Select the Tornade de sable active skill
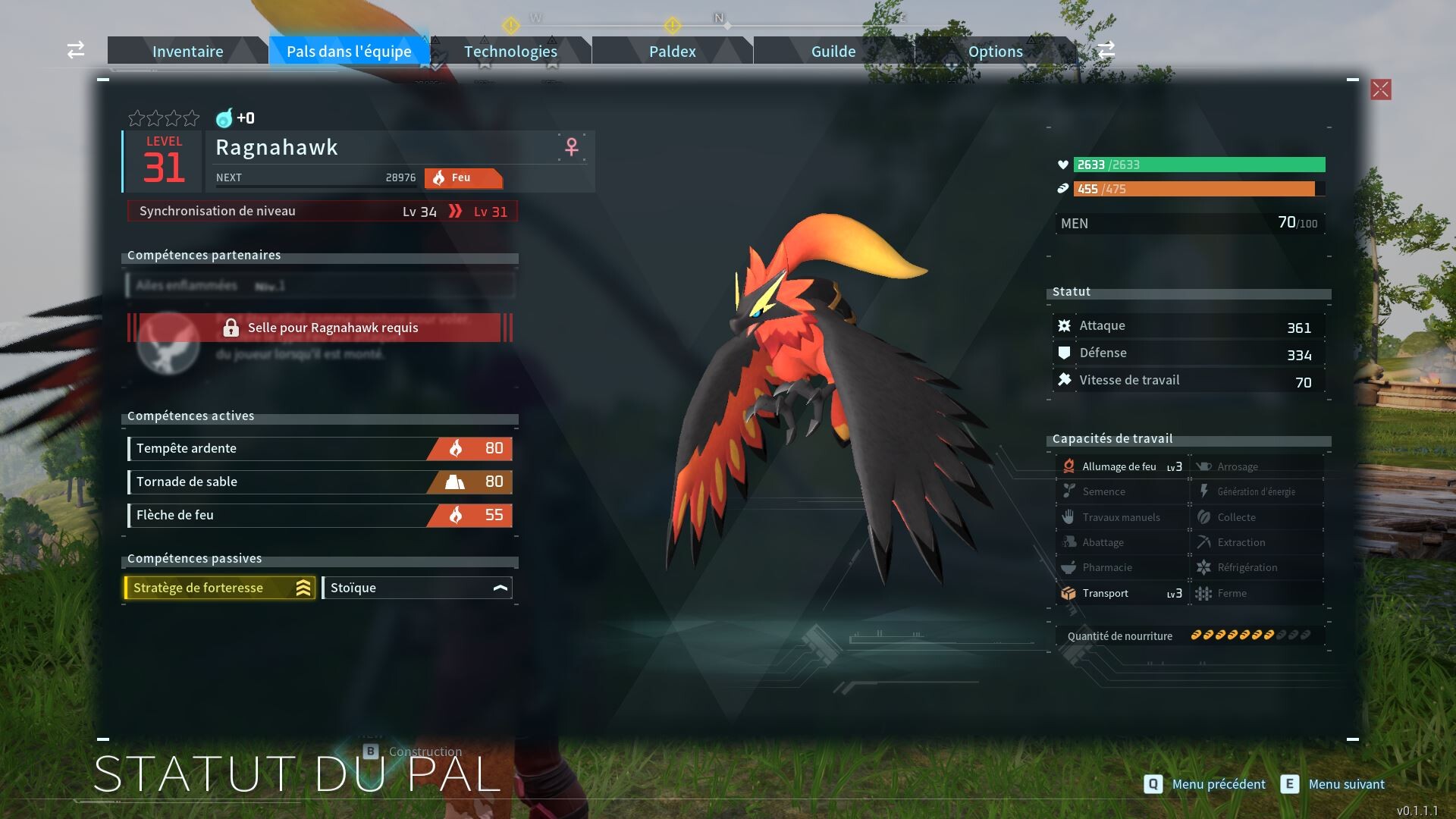The width and height of the screenshot is (1456, 819). (x=318, y=482)
